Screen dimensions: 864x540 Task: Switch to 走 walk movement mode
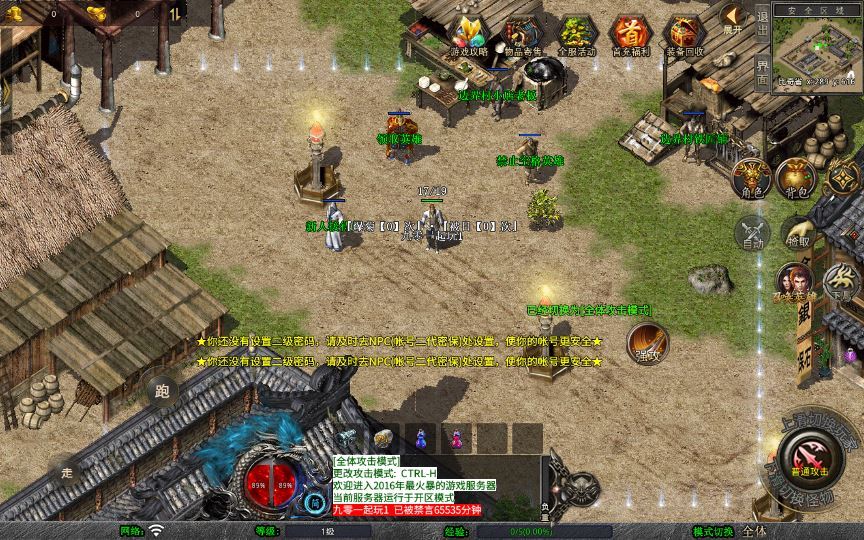coord(67,470)
